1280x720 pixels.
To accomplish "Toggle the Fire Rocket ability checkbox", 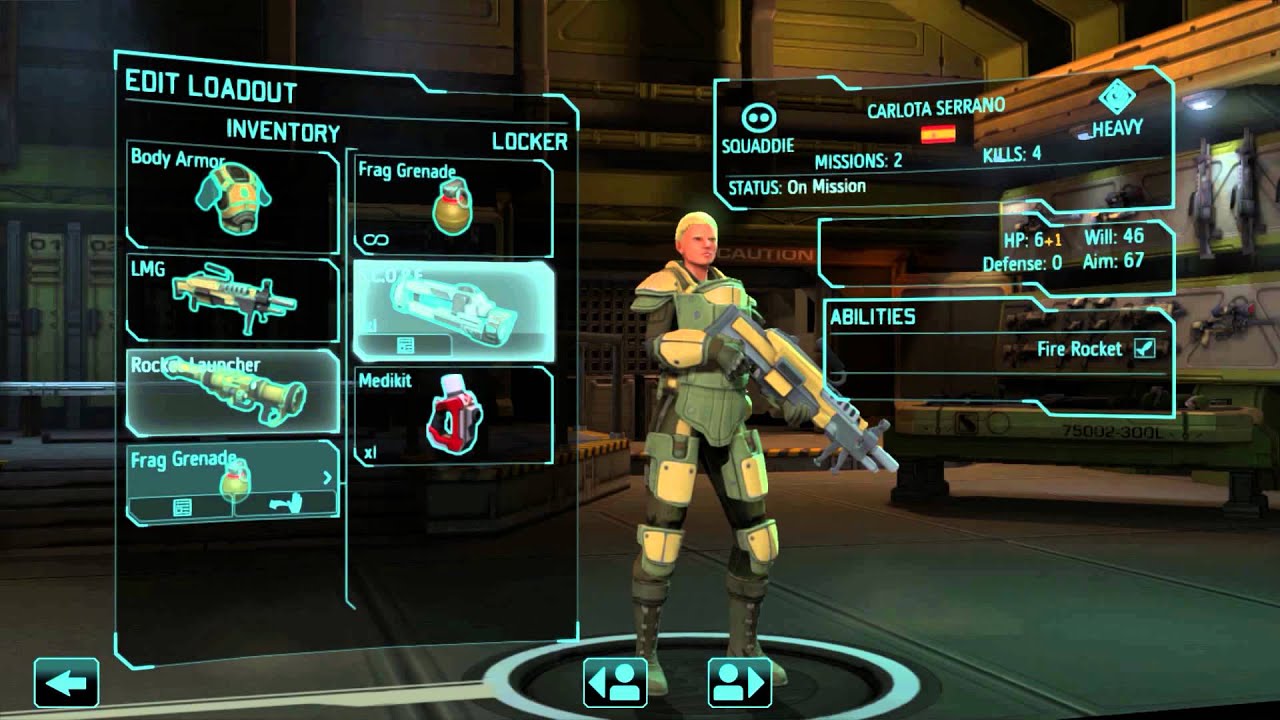I will click(x=1144, y=349).
